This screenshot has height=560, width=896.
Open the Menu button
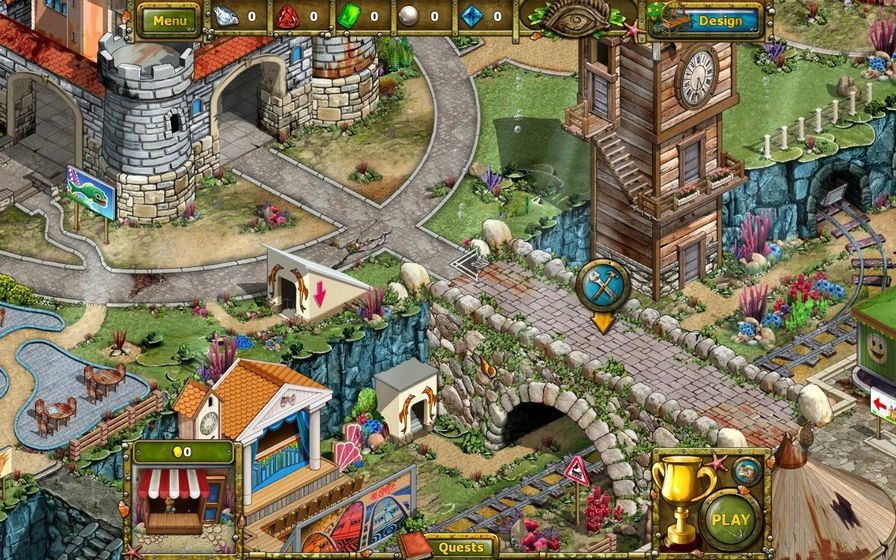pos(170,18)
